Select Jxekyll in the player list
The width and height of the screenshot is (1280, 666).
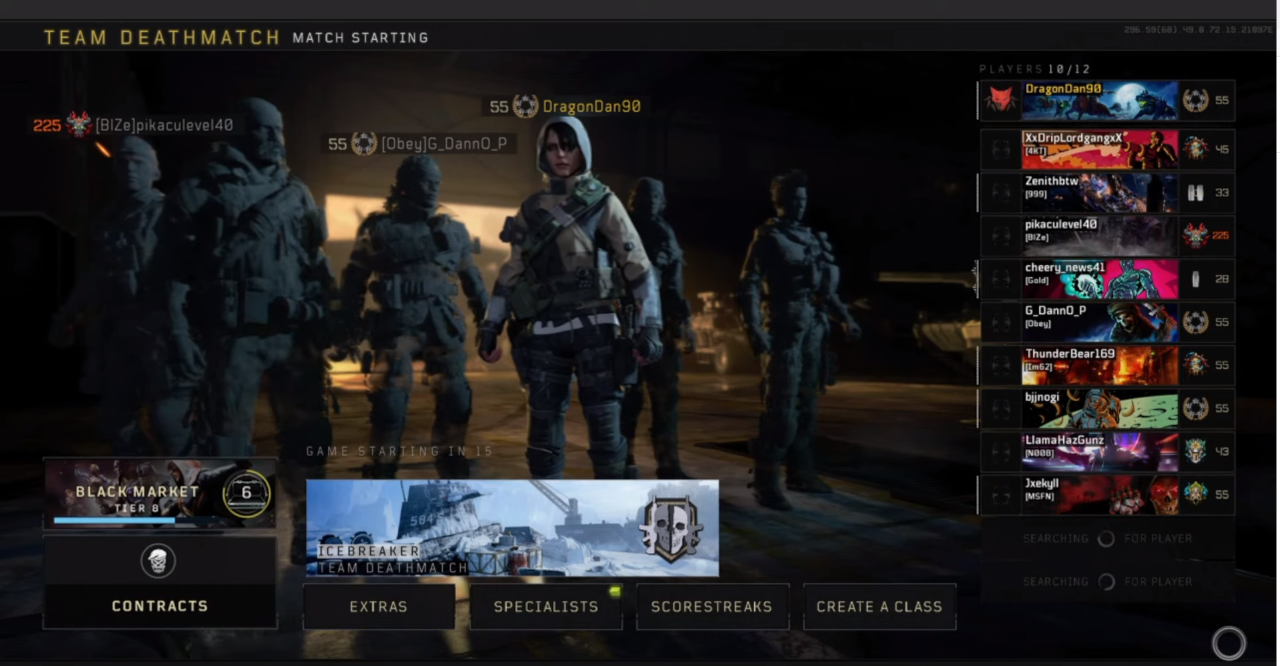pos(1100,494)
